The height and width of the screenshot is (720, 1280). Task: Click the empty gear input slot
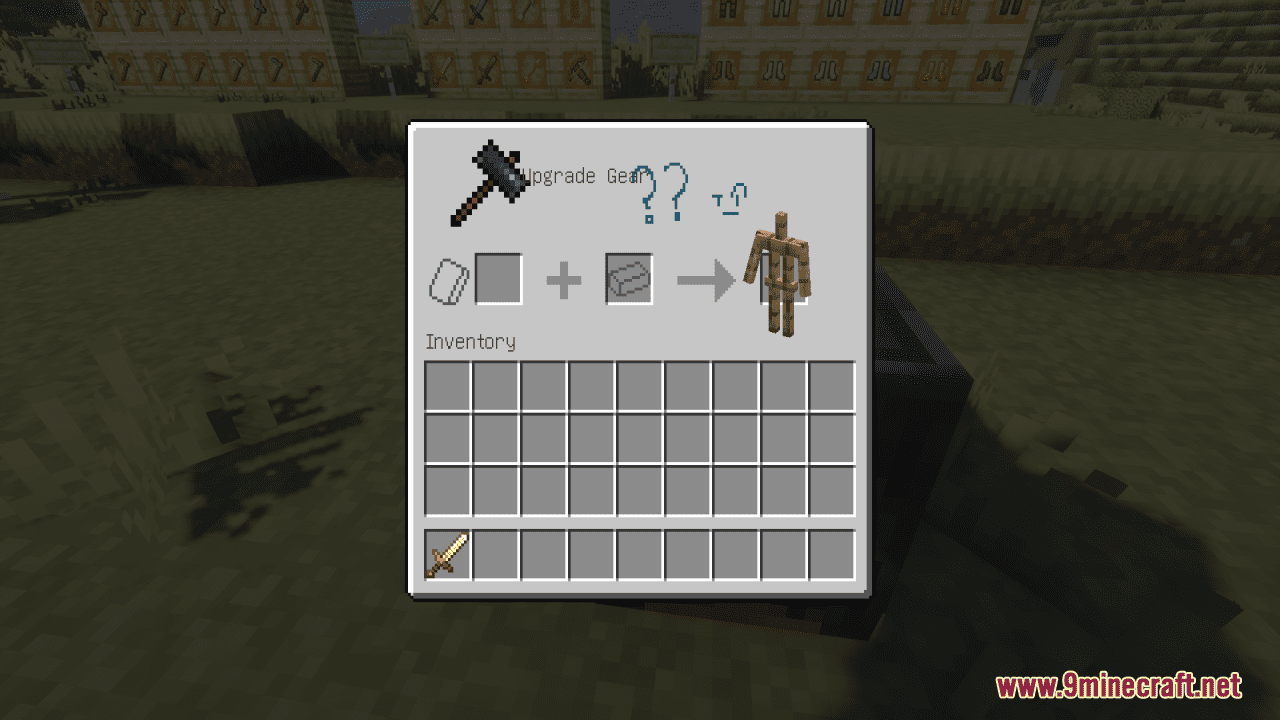(x=498, y=279)
